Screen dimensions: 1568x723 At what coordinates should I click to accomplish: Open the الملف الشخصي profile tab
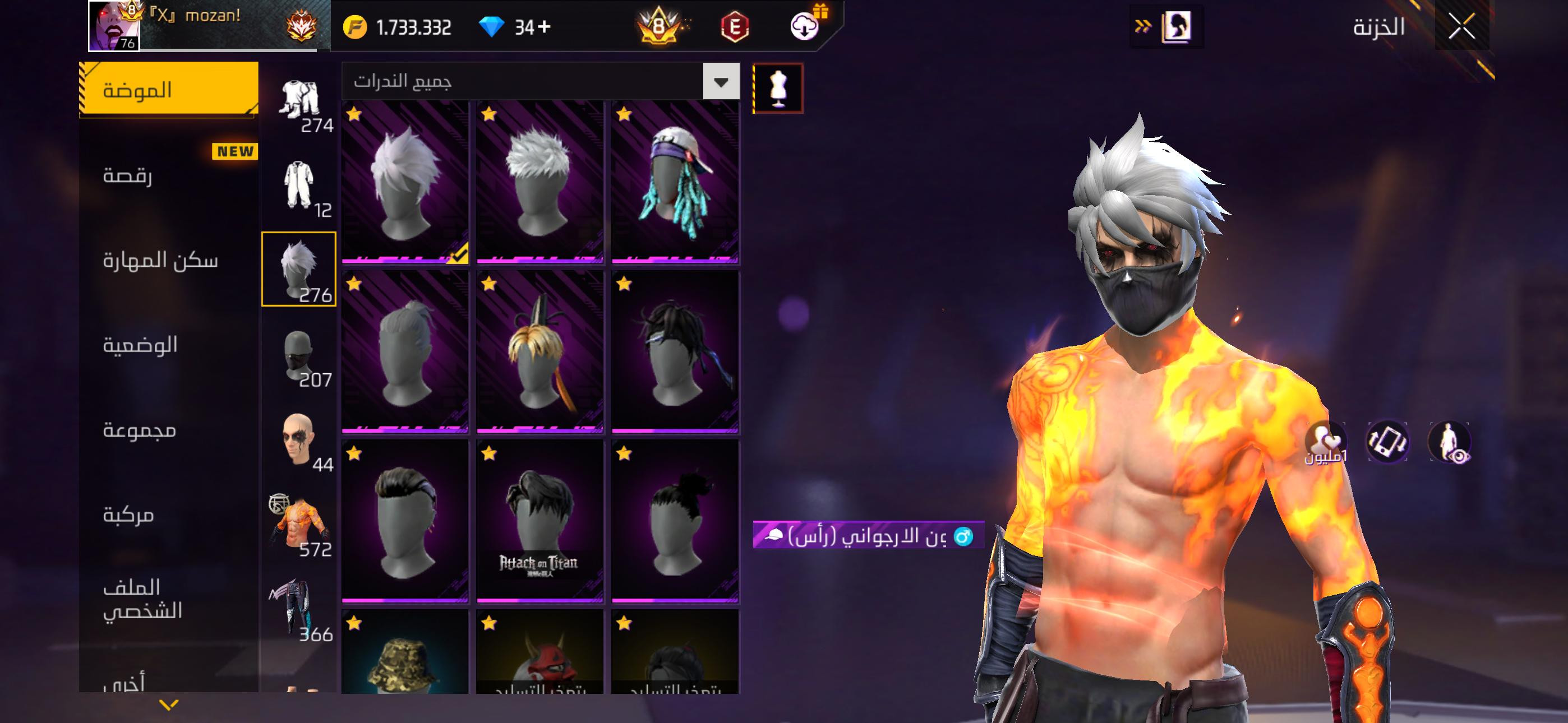[142, 599]
